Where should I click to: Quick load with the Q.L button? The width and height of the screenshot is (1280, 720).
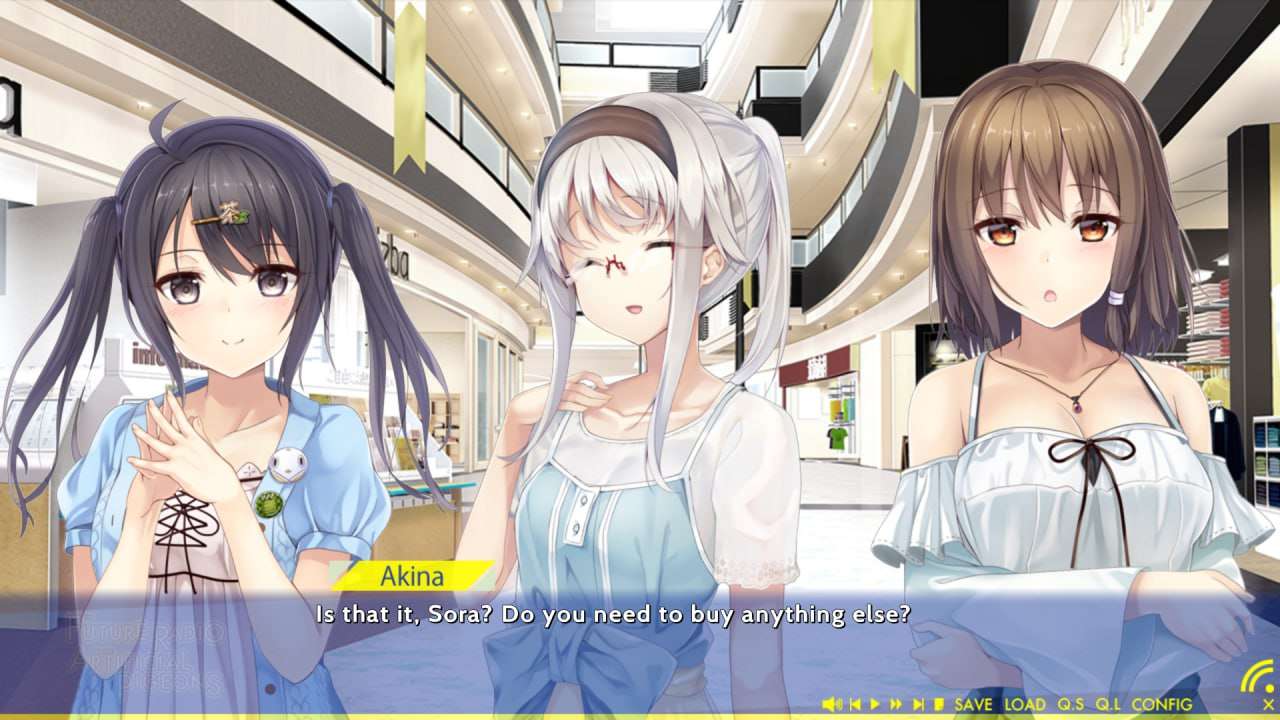point(1109,705)
